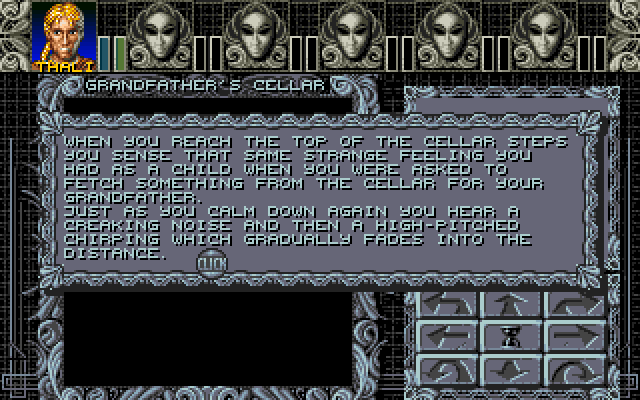Rotate around right with the bottom-right arrow

pyautogui.click(x=573, y=369)
